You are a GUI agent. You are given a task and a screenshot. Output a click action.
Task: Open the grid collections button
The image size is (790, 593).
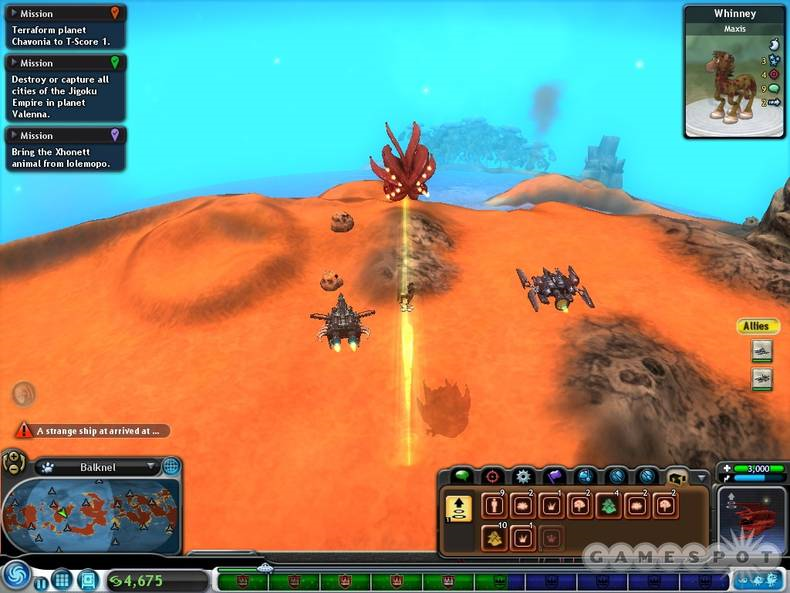(62, 579)
